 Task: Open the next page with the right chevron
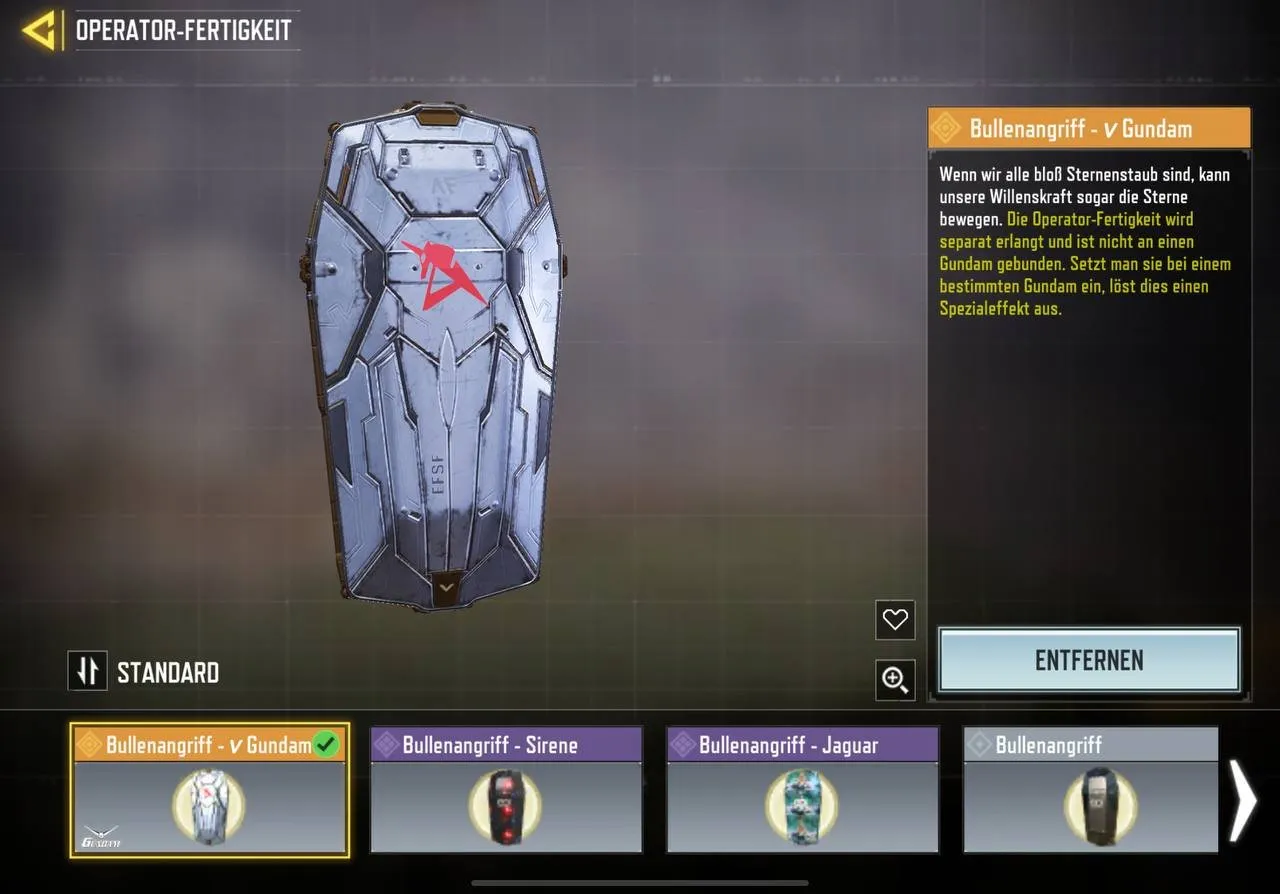click(x=1243, y=800)
